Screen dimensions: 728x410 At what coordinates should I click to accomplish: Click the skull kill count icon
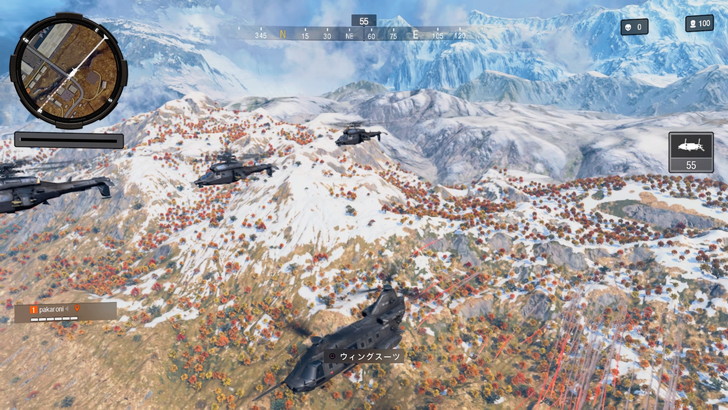coord(629,27)
